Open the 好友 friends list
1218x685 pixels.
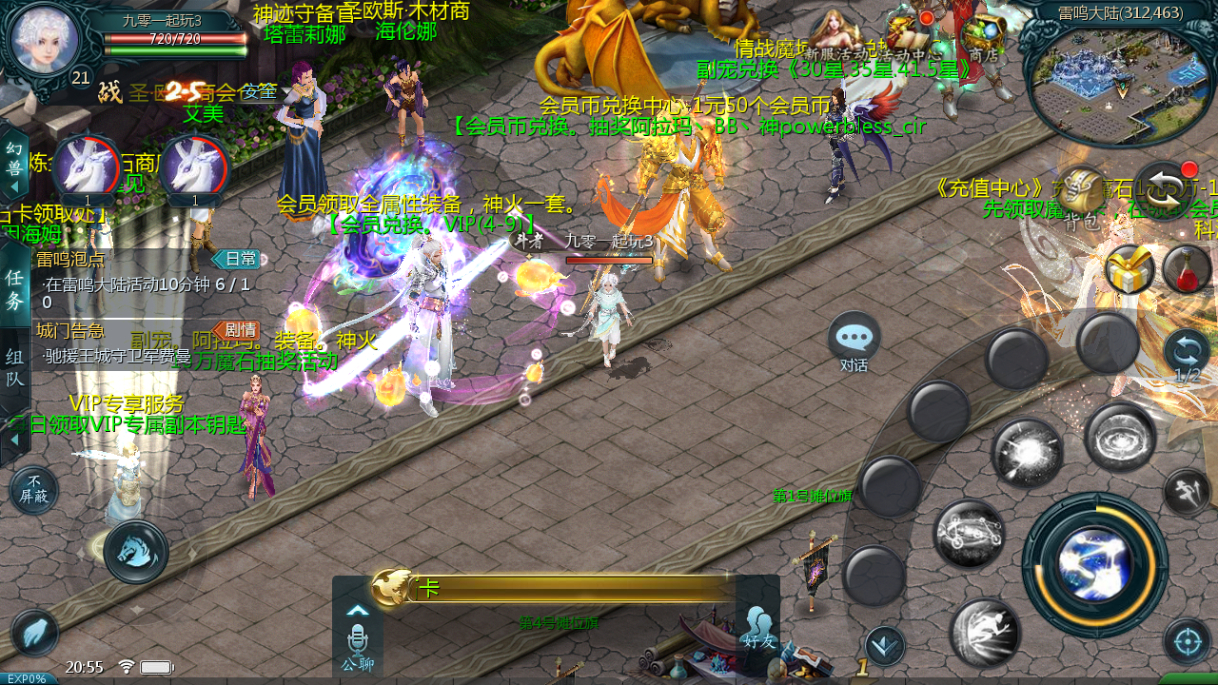click(759, 627)
